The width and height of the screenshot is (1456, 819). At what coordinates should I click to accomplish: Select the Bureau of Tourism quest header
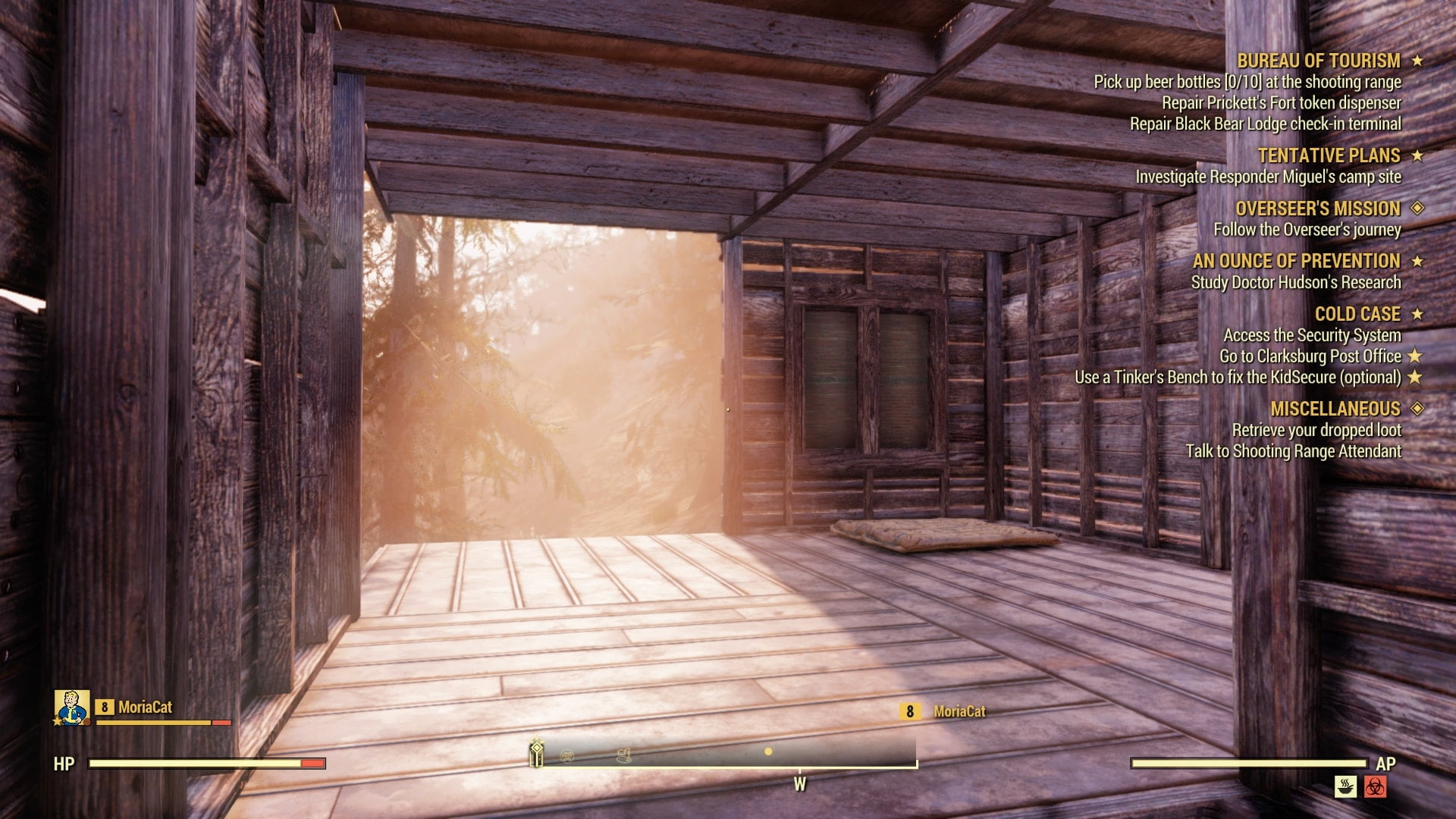(x=1318, y=61)
